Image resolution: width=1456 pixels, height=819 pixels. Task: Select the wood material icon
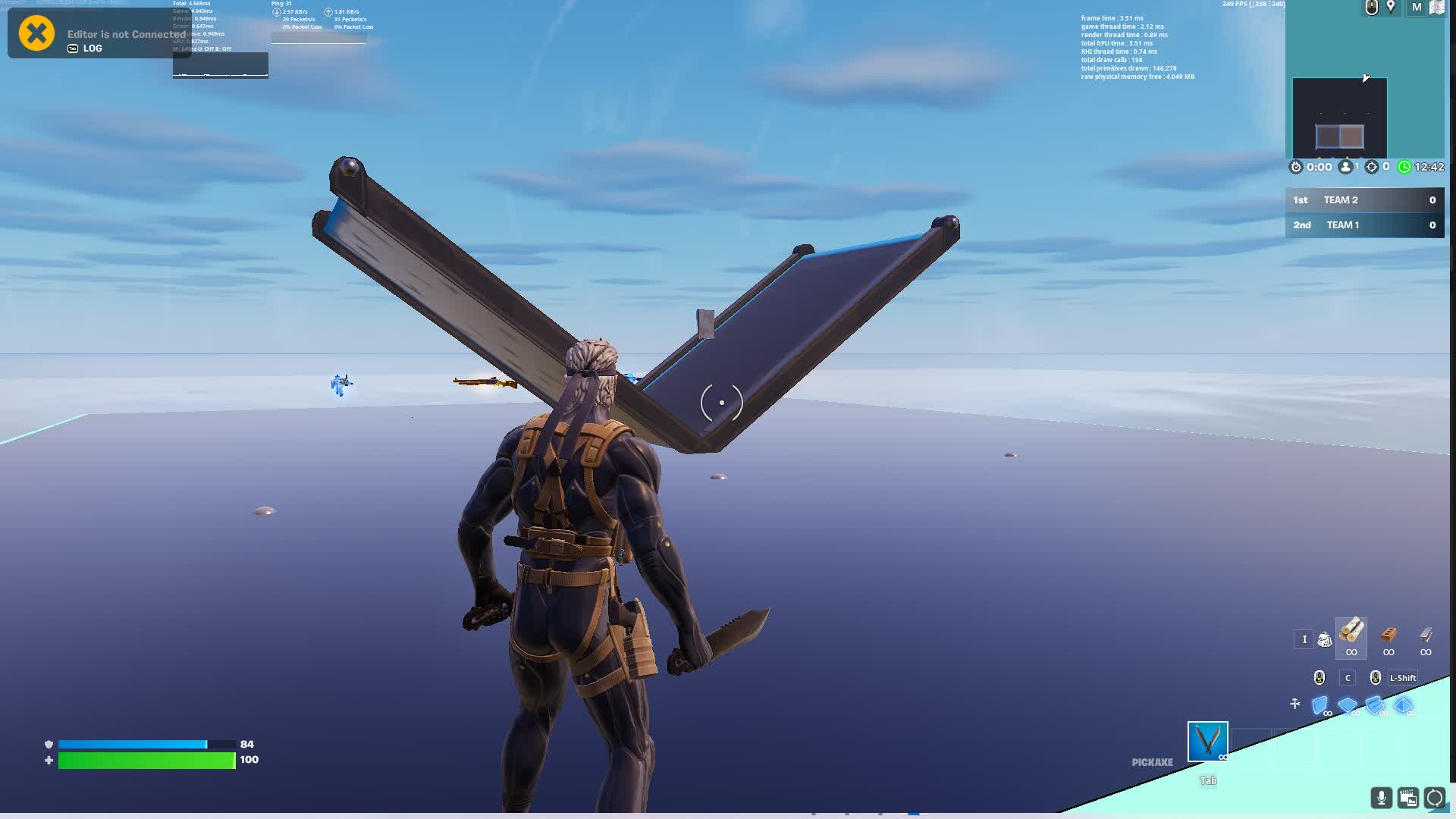[x=1351, y=635]
